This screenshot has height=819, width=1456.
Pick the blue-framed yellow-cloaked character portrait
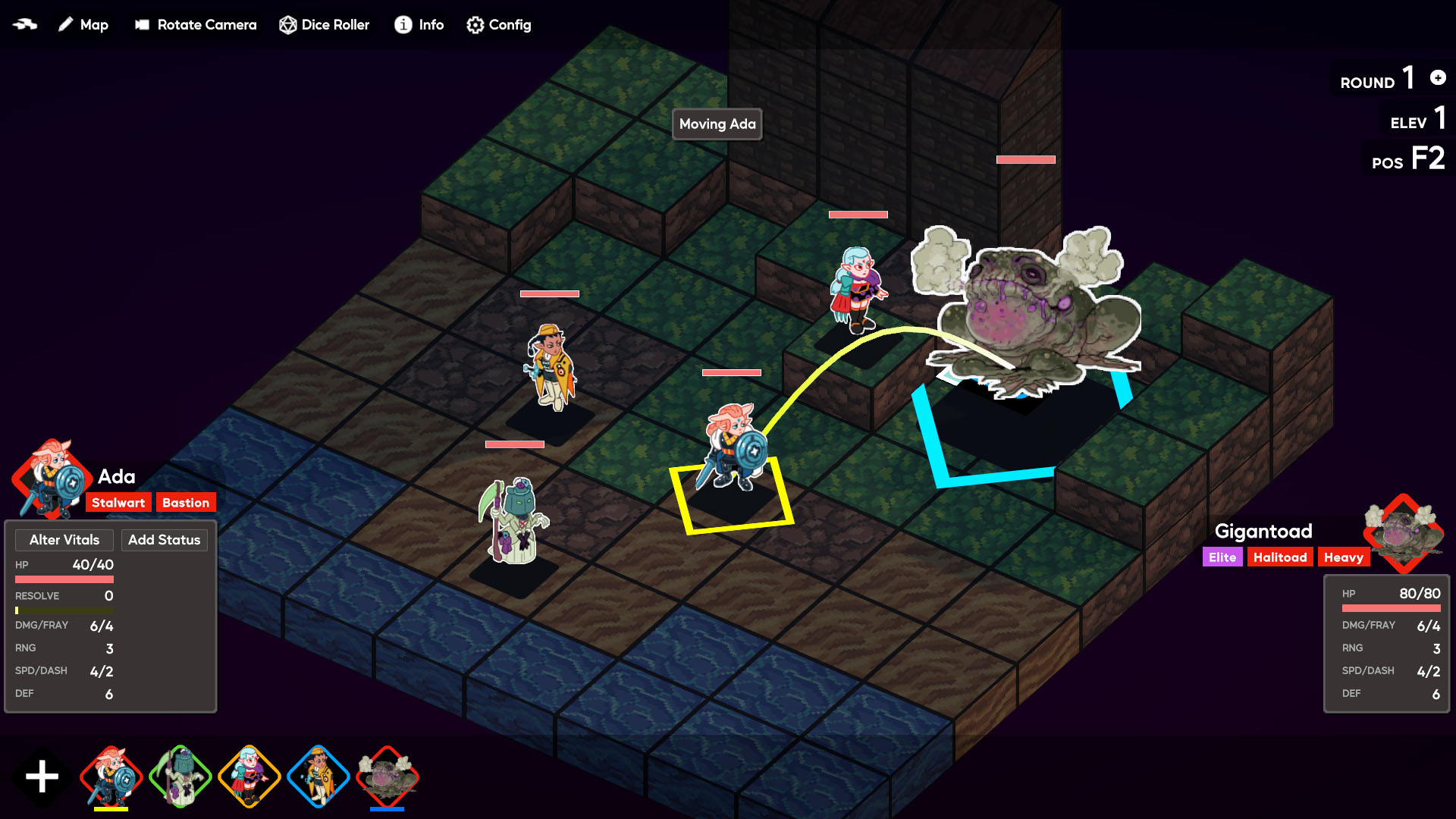318,777
